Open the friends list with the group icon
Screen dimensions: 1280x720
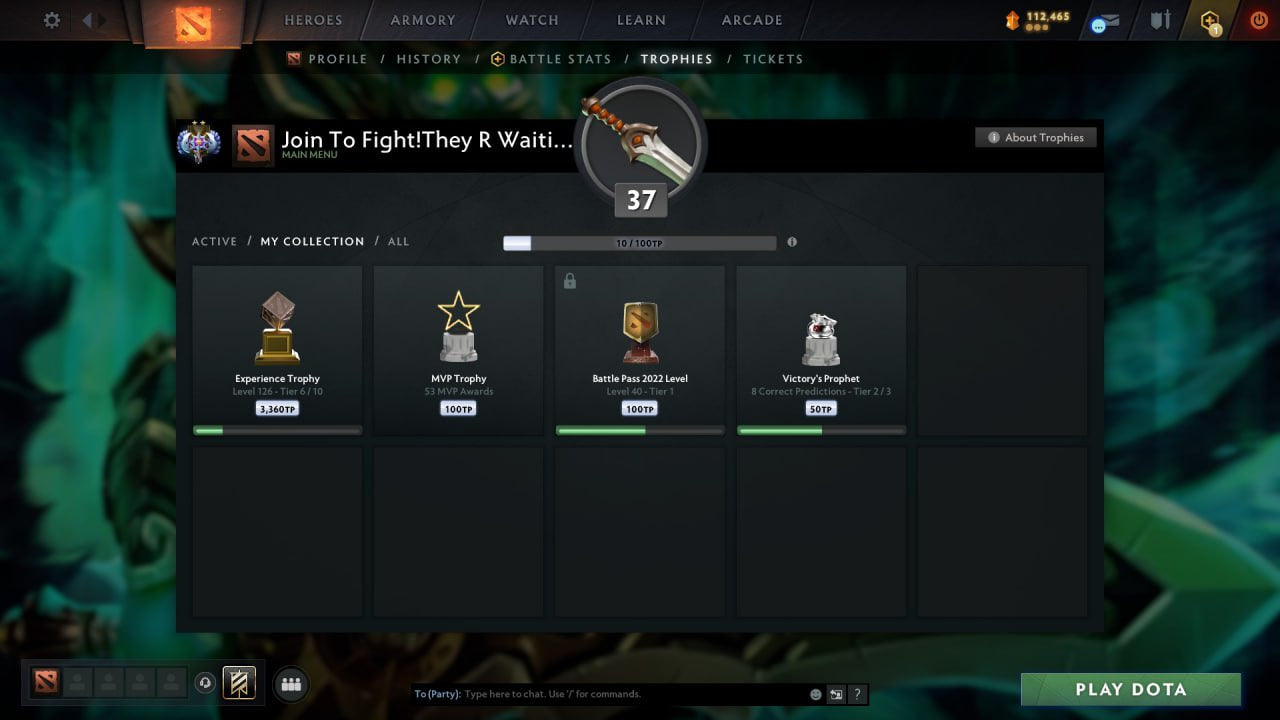click(291, 684)
